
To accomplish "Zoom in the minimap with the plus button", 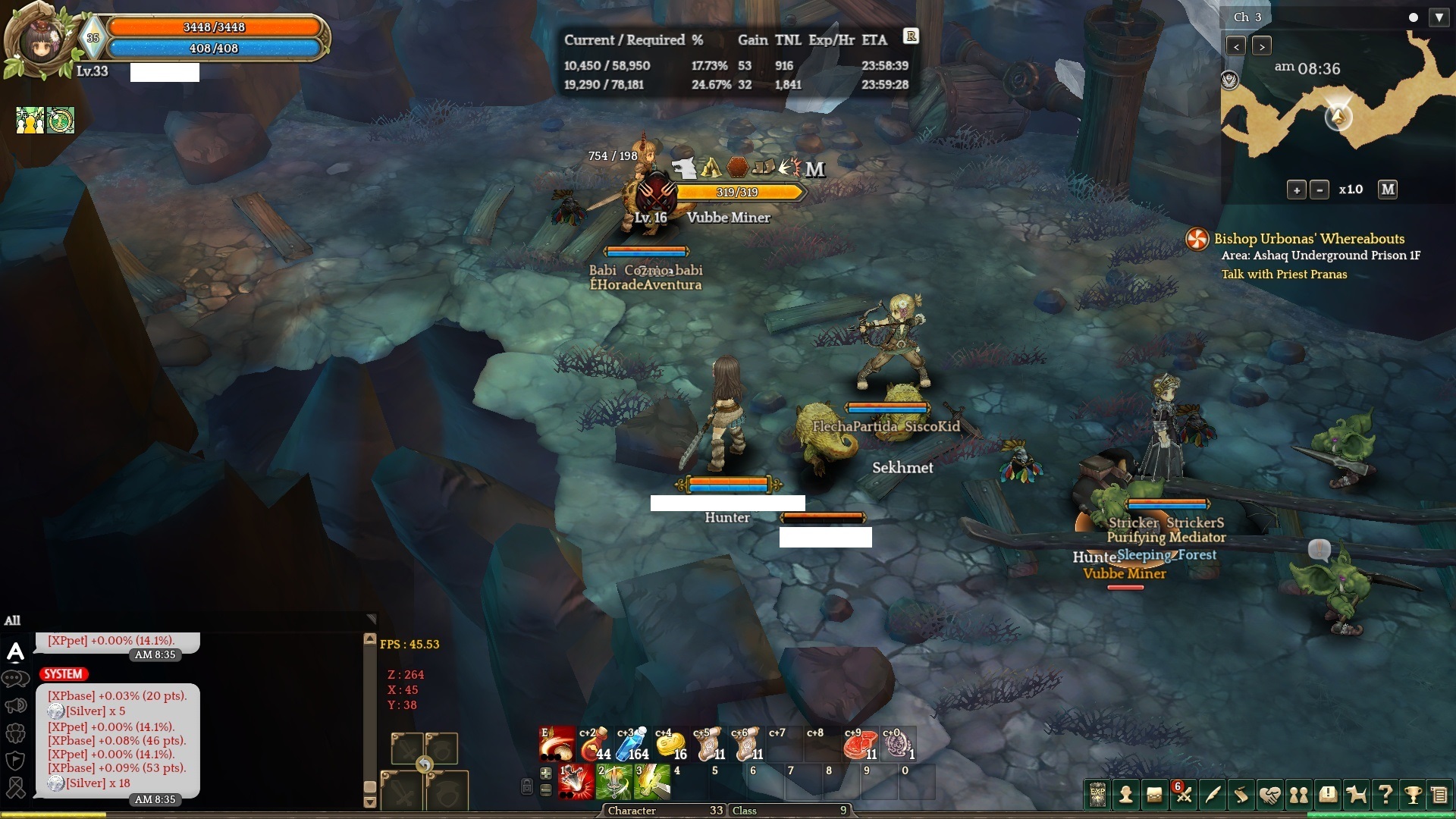I will [1297, 190].
